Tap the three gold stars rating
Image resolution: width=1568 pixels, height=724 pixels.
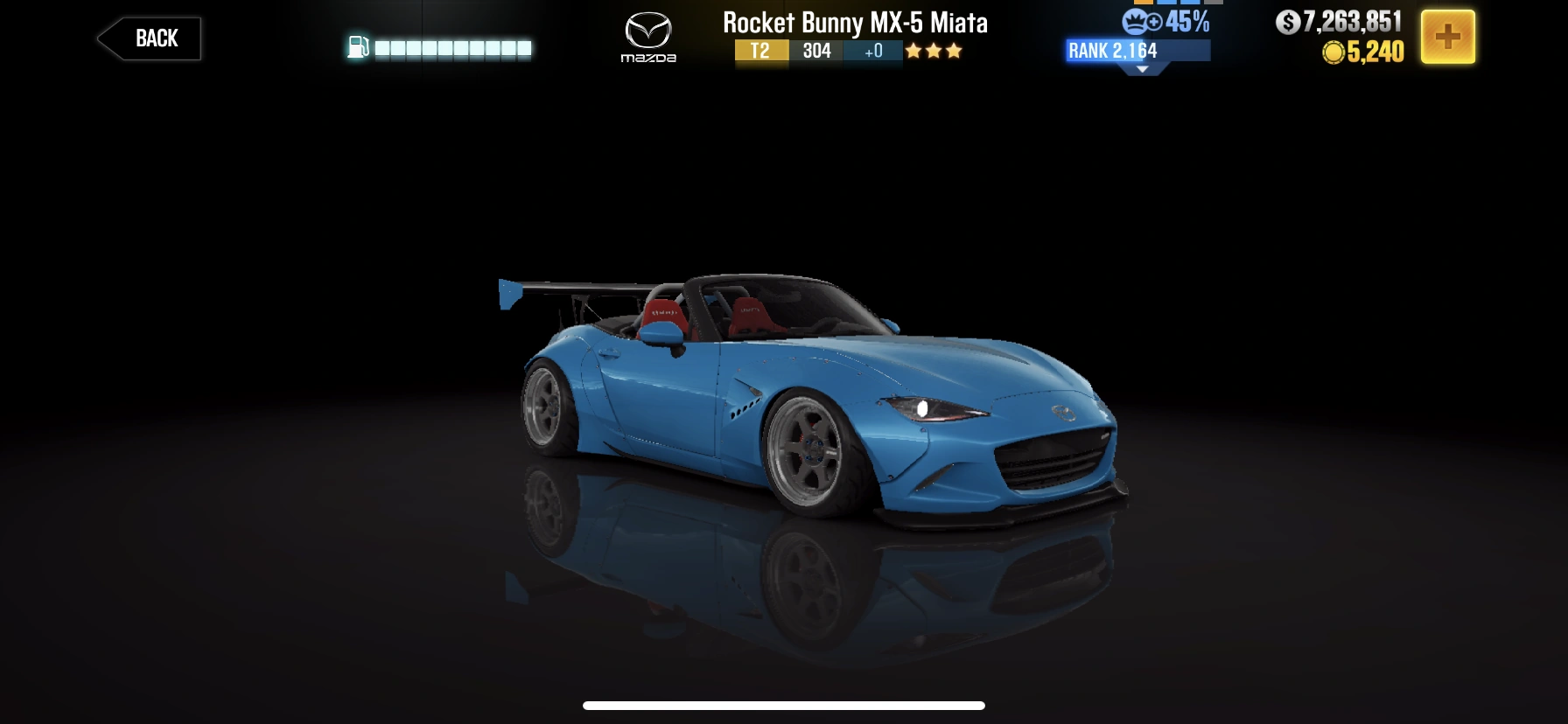point(934,52)
